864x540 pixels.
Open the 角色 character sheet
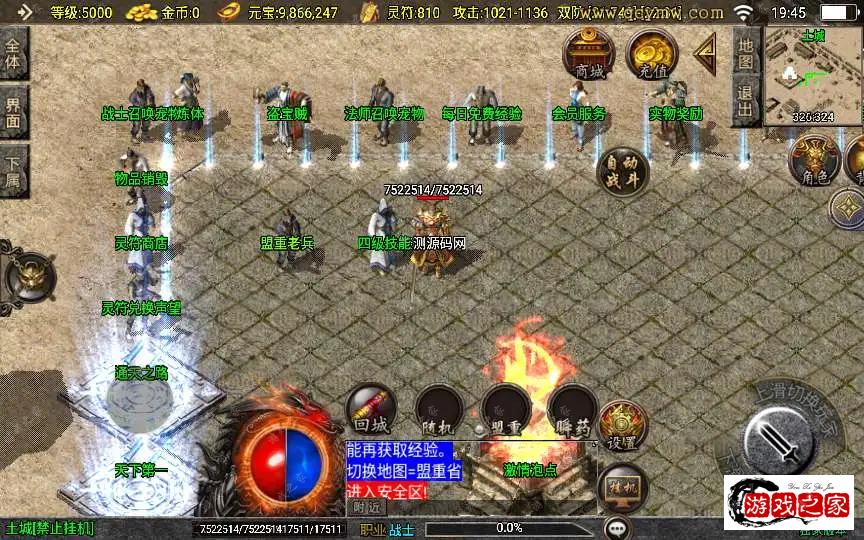point(814,161)
